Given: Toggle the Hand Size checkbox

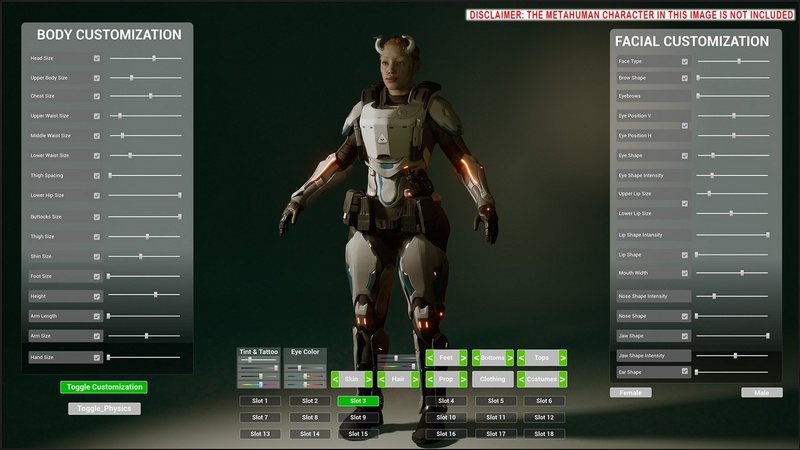Looking at the screenshot, I should [97, 357].
